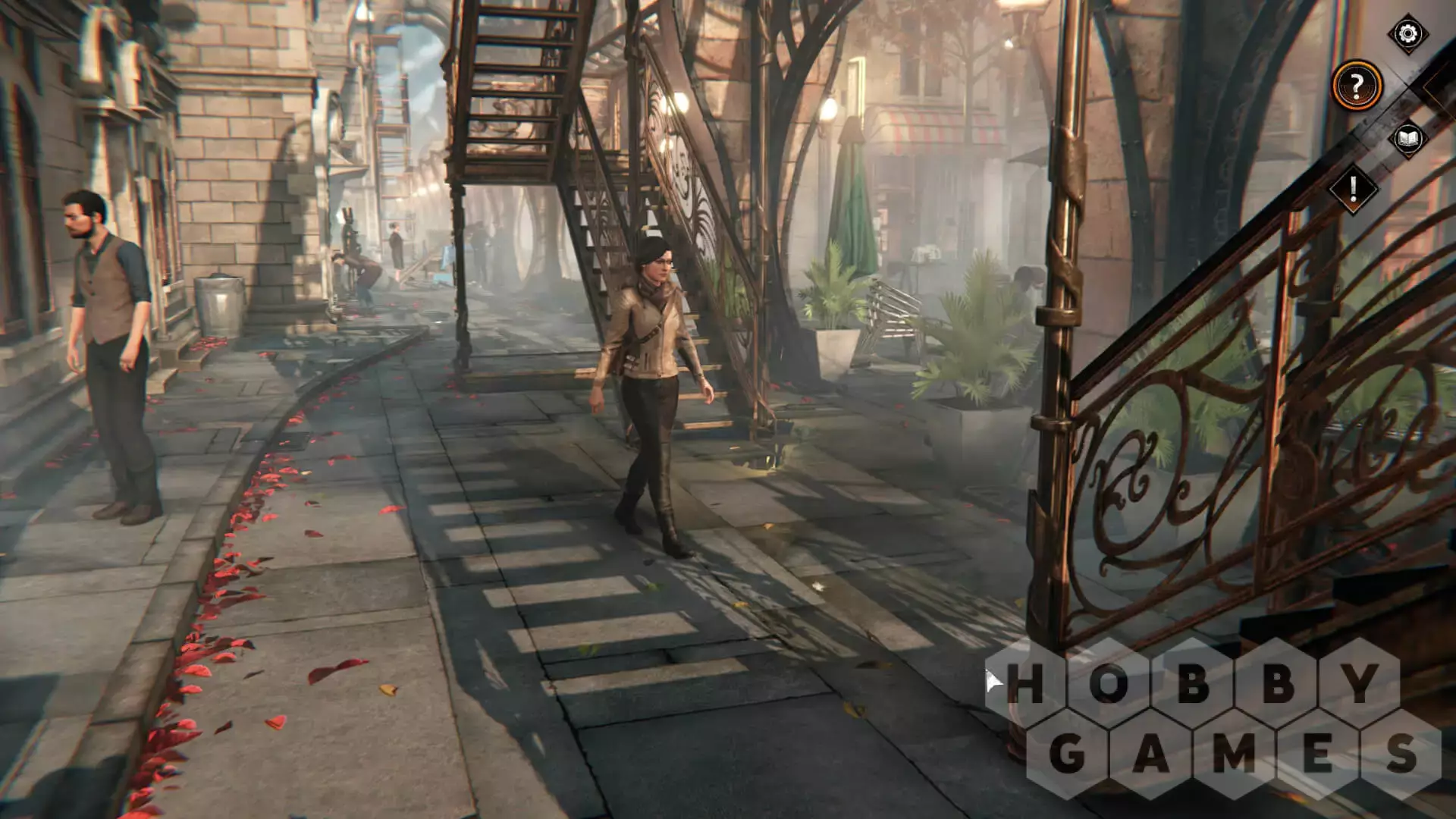The width and height of the screenshot is (1456, 819).
Task: Open the book journal icon
Action: pyautogui.click(x=1407, y=139)
